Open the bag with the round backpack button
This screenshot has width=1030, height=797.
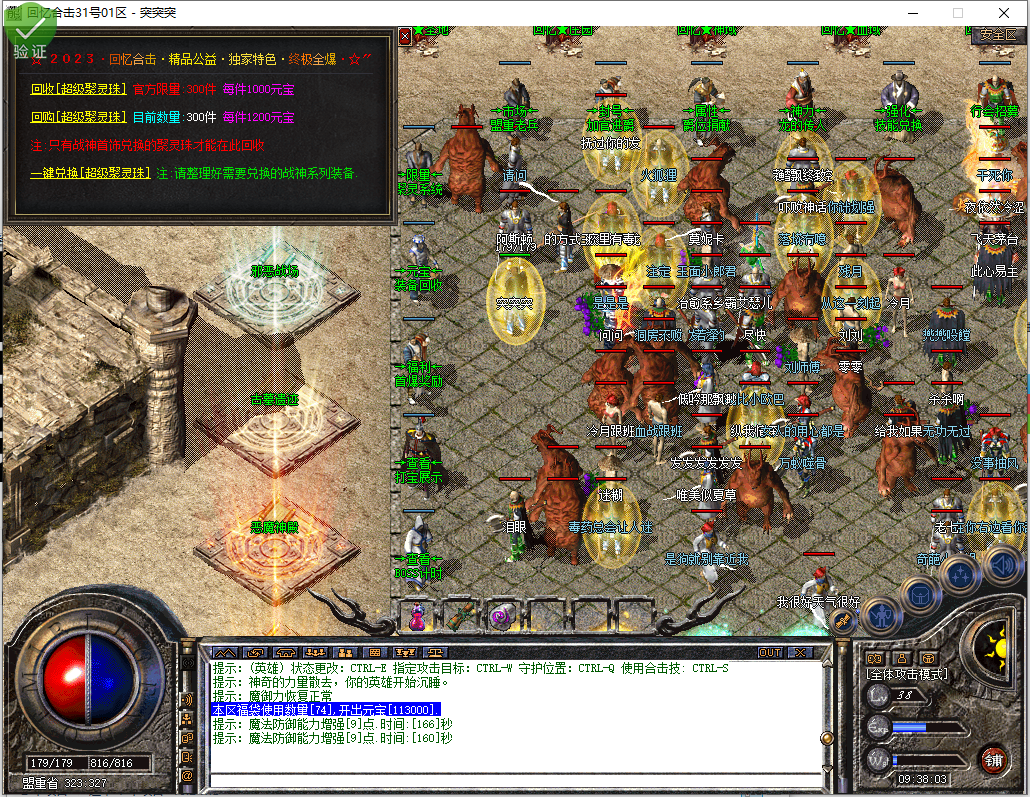pos(921,592)
